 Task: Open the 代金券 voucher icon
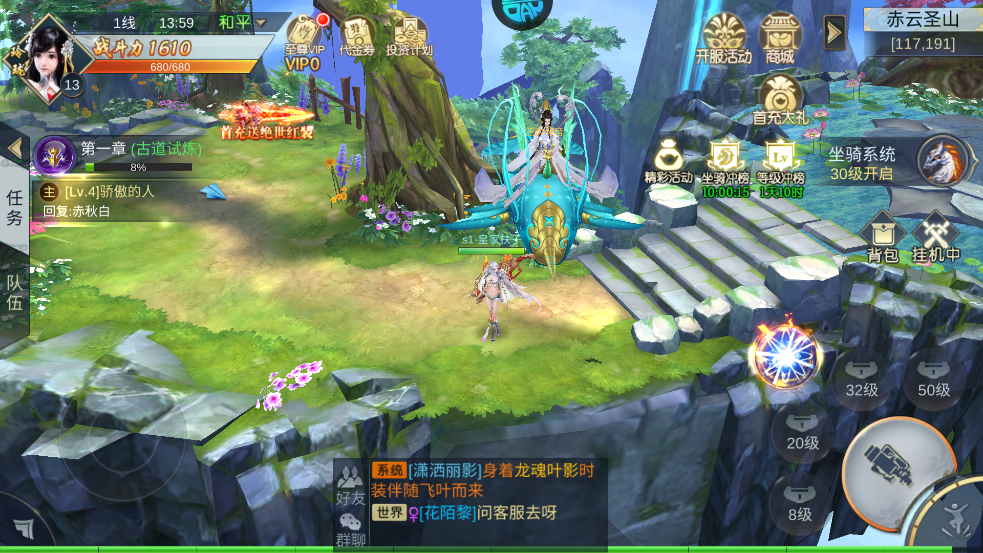tap(357, 35)
